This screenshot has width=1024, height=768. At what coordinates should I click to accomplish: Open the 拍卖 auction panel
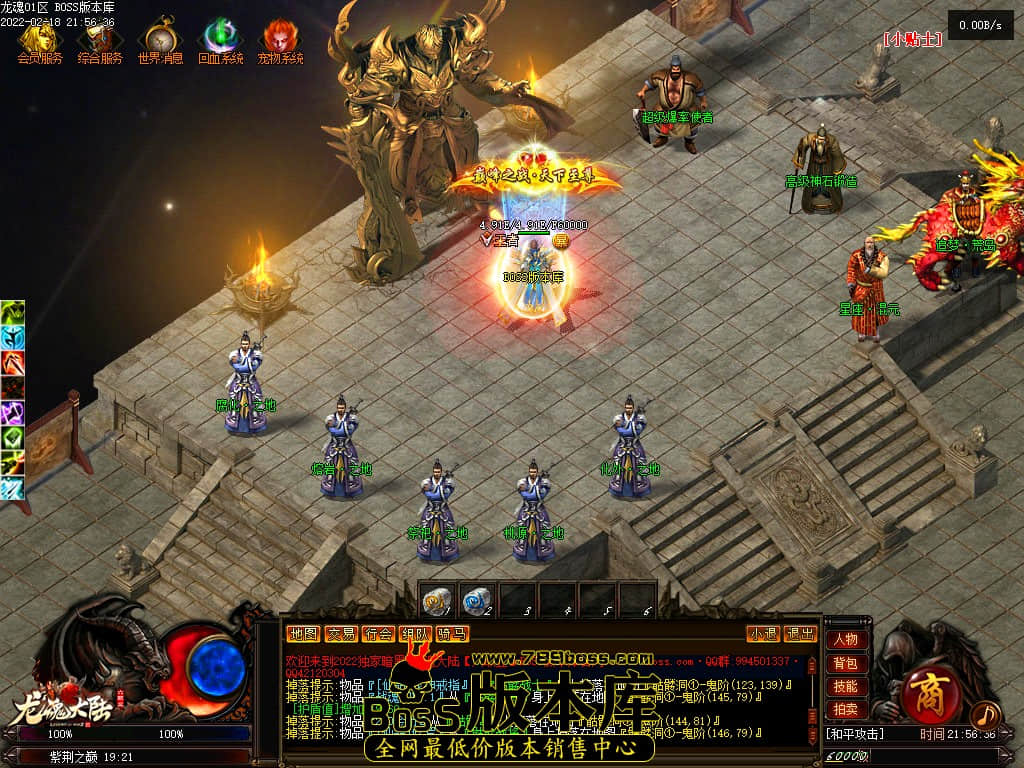(845, 709)
